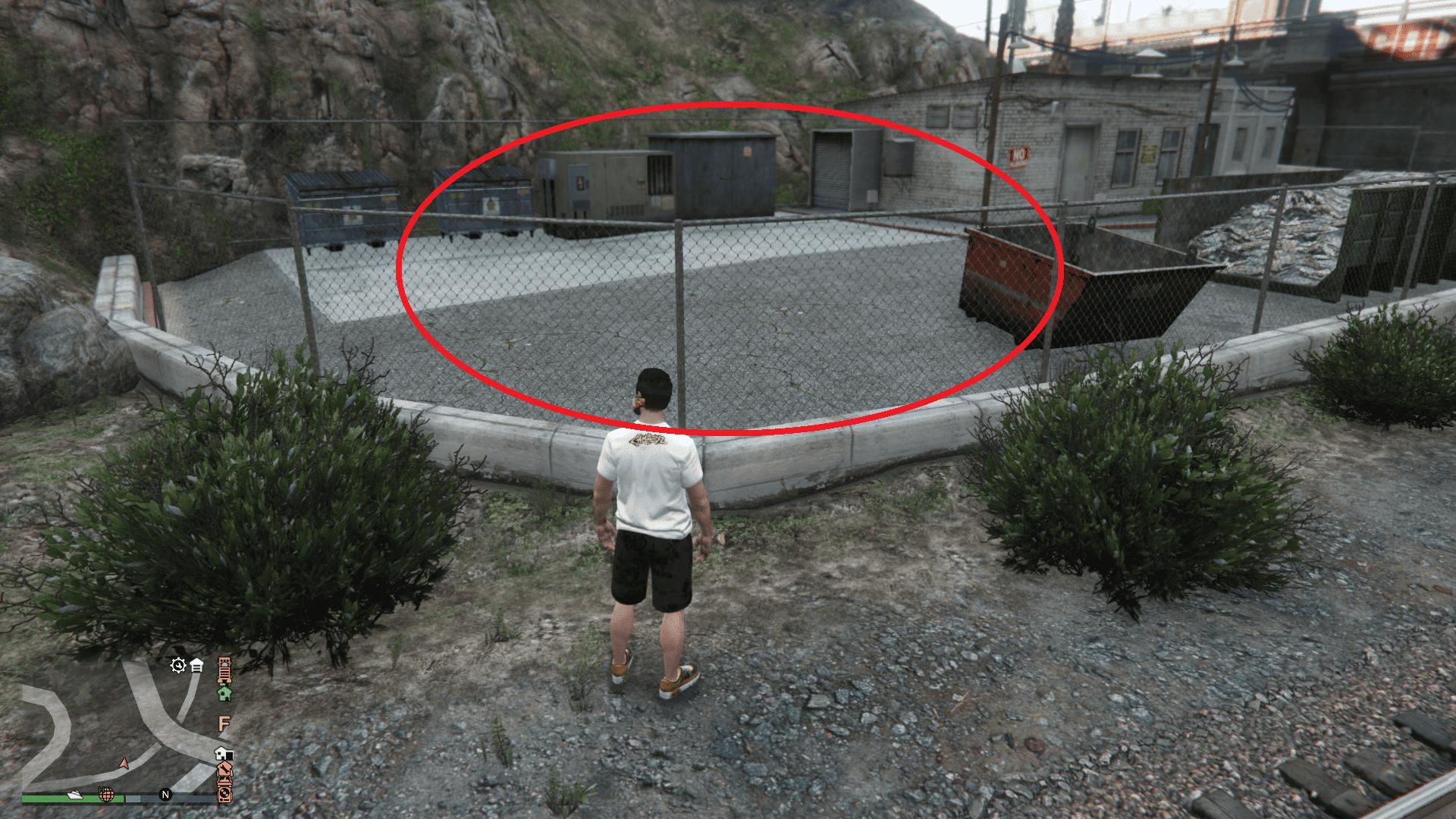The width and height of the screenshot is (1456, 819).
Task: Click the black N compass marker on the minimap
Action: 165,795
